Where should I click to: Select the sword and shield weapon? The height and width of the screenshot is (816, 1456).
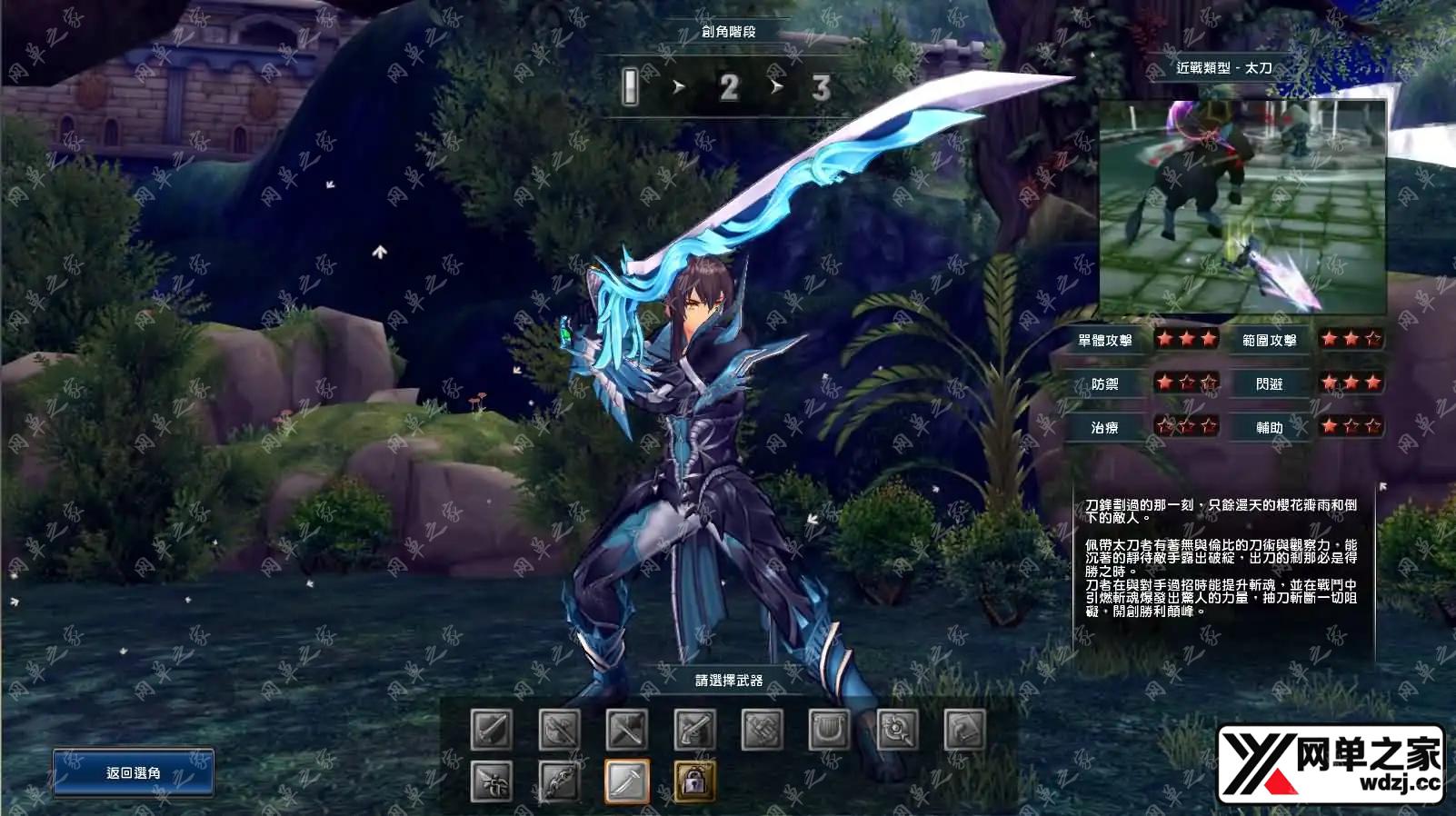pos(492,729)
